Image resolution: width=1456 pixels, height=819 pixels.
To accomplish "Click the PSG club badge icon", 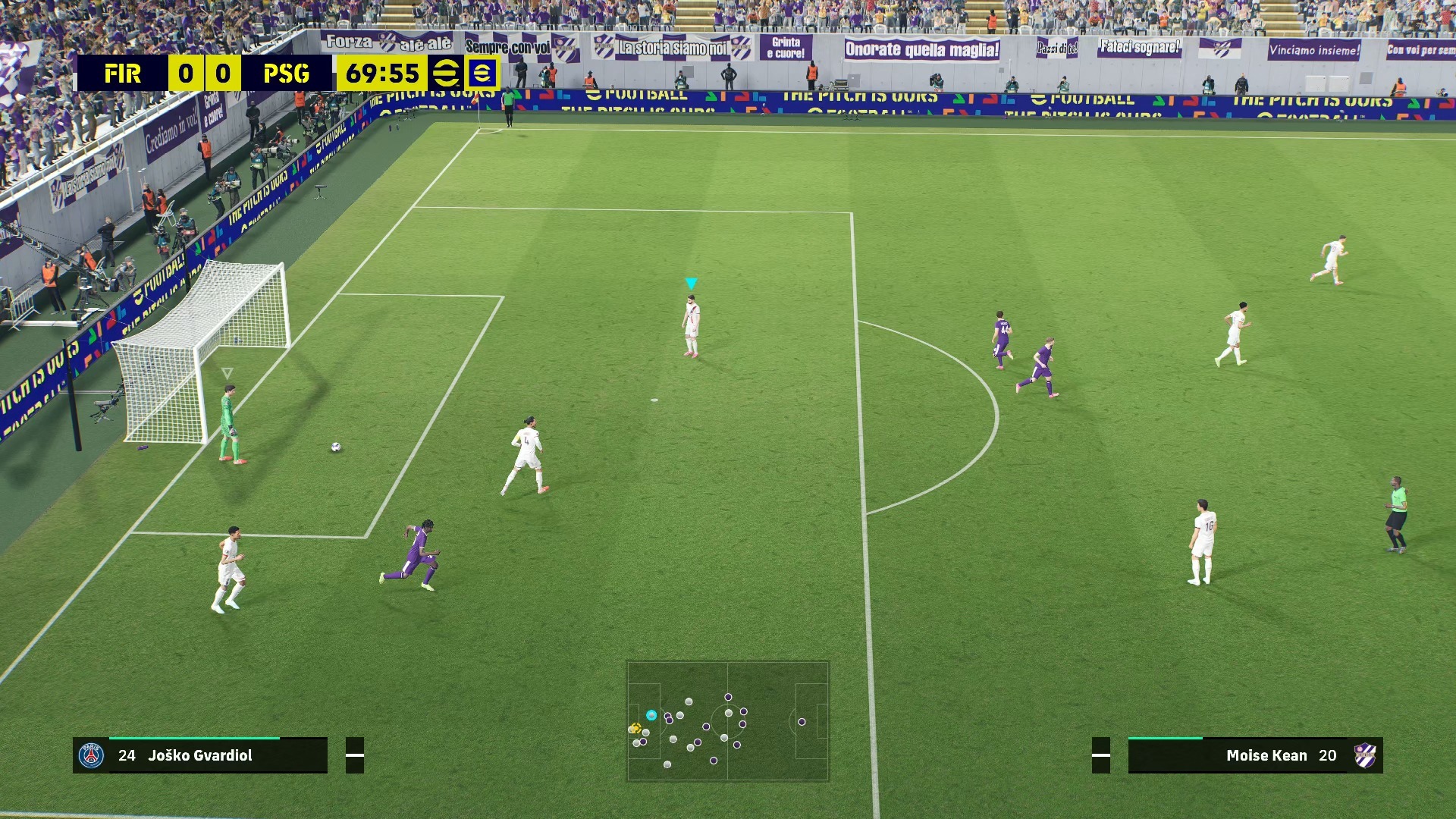I will (x=92, y=755).
